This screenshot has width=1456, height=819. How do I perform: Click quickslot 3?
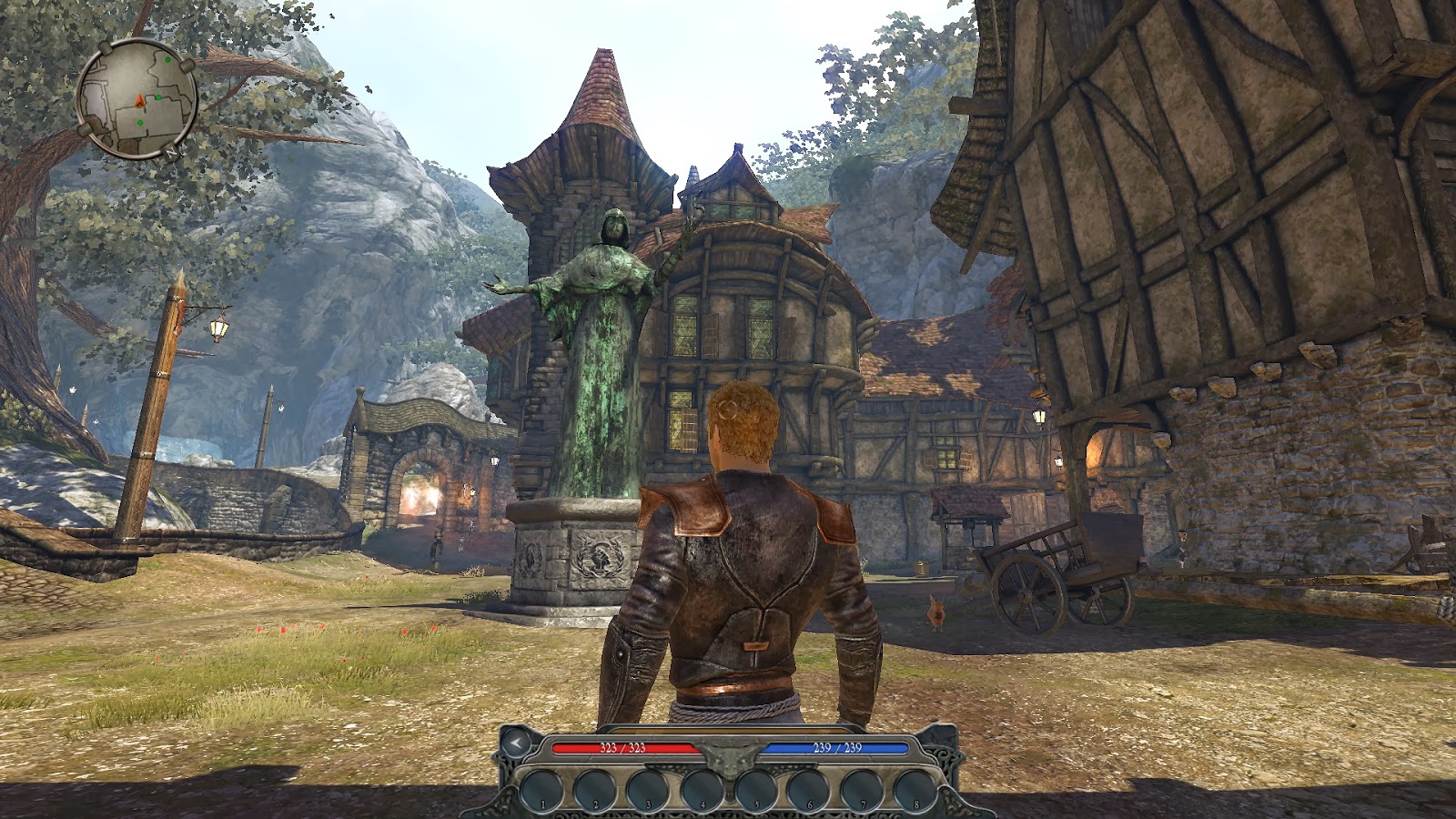coord(648,788)
